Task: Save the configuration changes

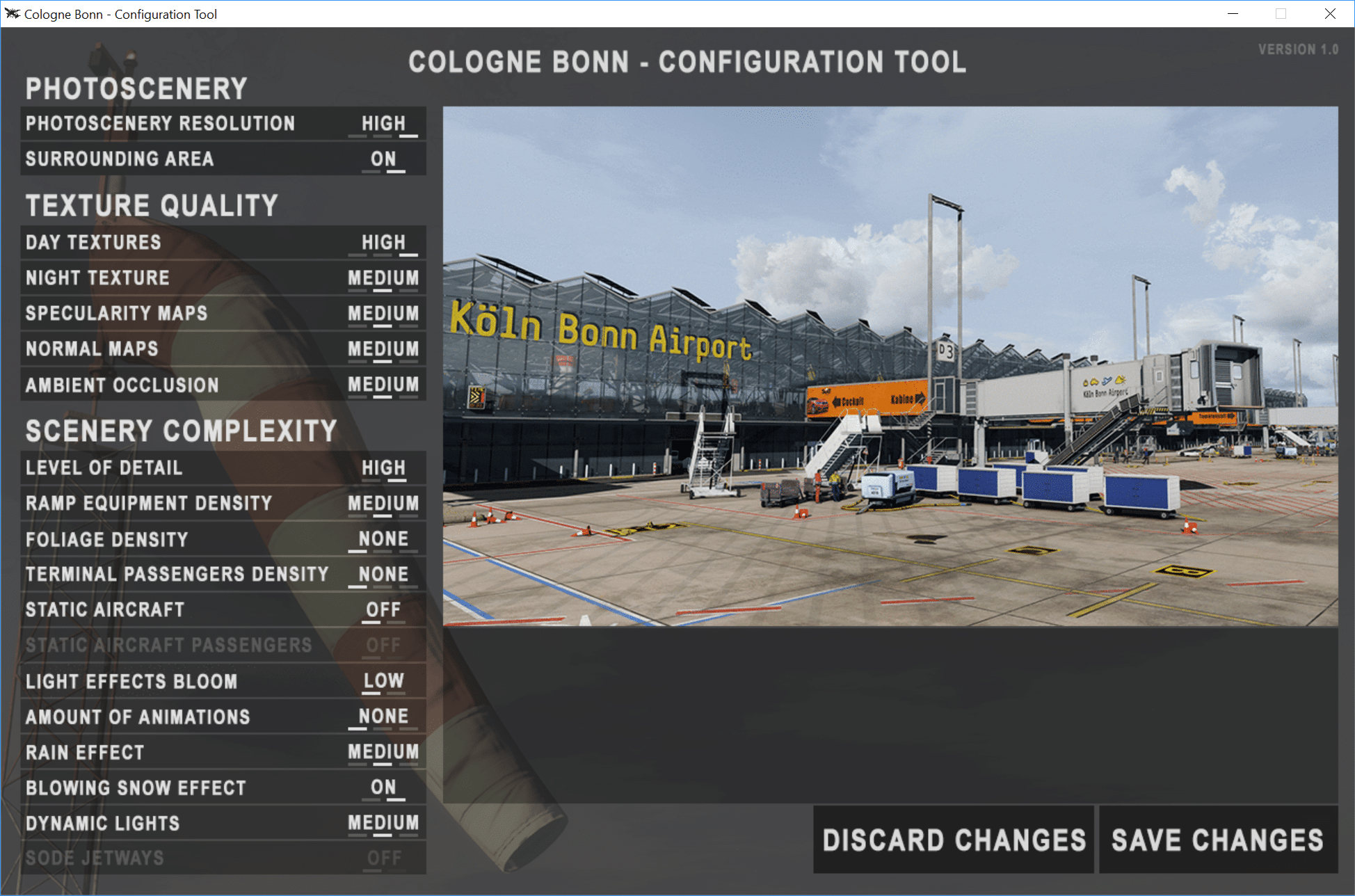Action: coord(1217,840)
